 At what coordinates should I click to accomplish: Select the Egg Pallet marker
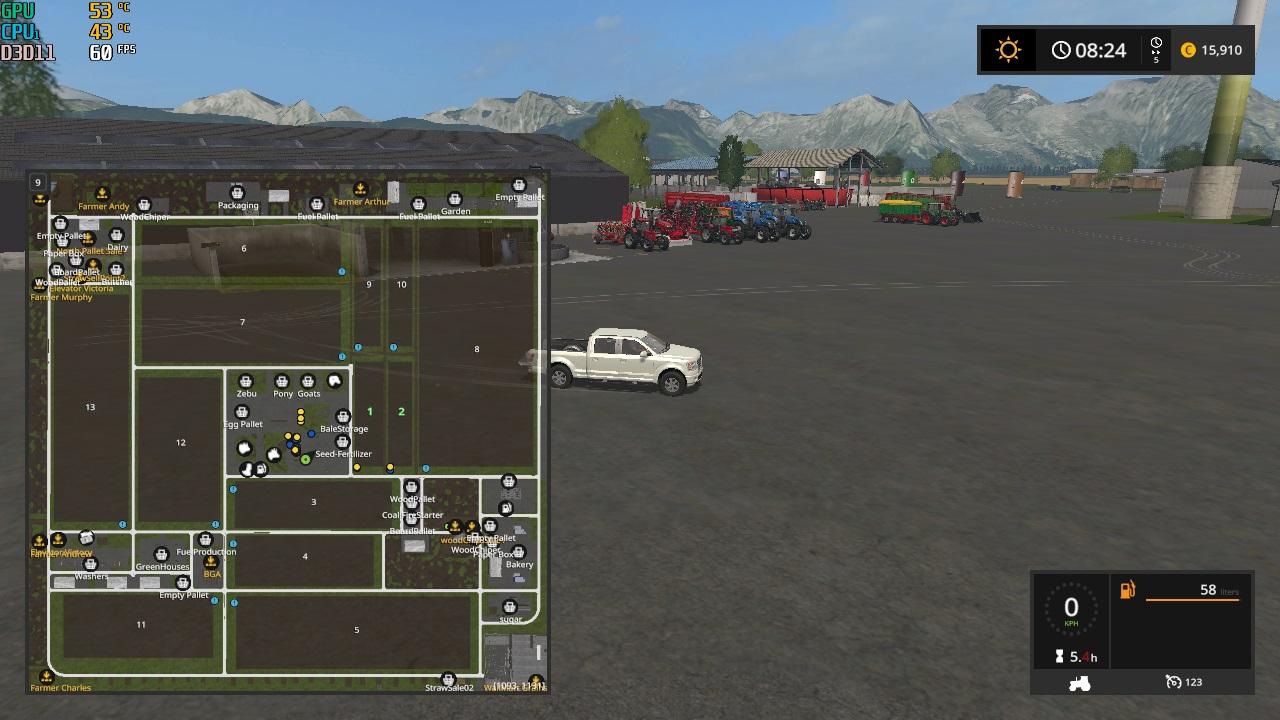(242, 412)
